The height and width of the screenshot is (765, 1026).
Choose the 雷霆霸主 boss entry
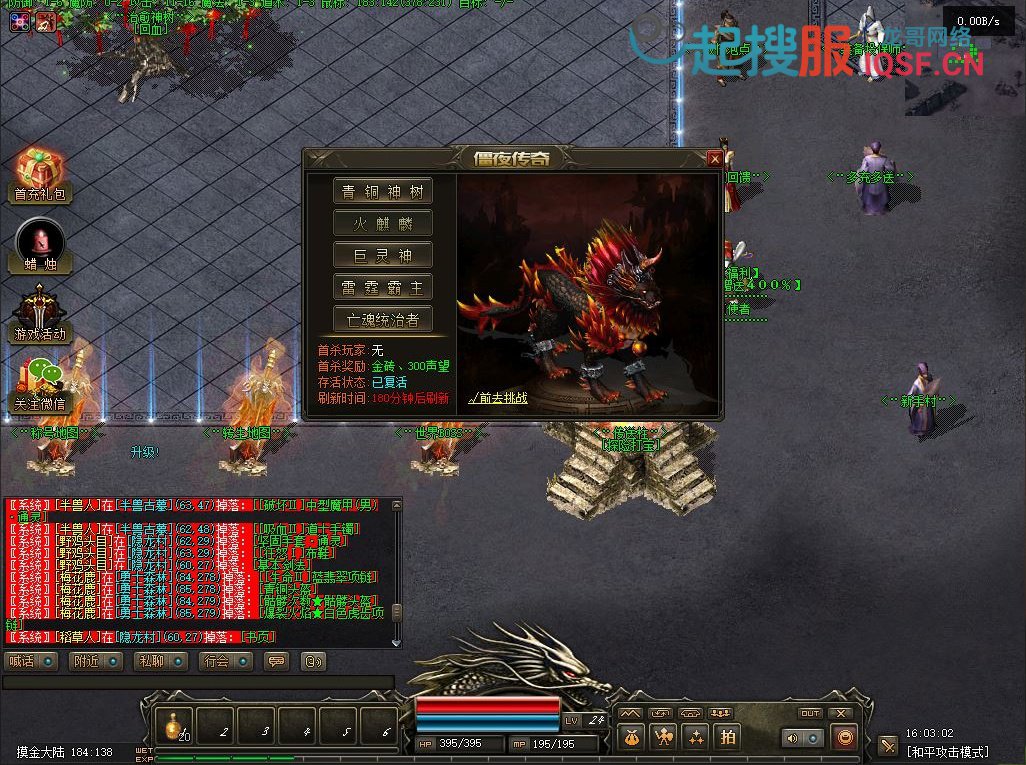click(383, 287)
